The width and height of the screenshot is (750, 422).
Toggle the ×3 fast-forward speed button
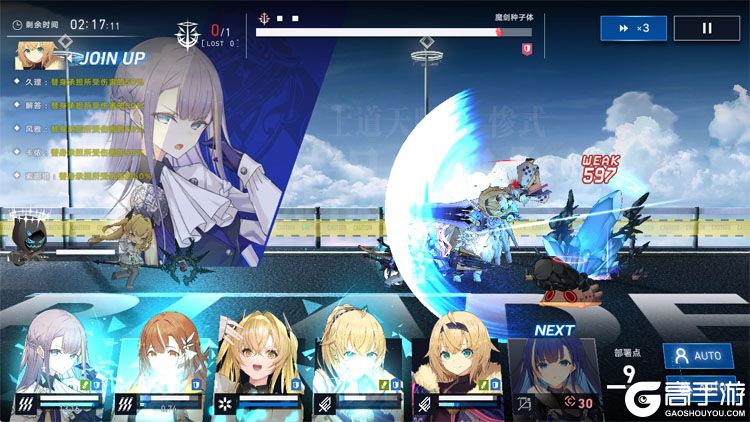633,28
